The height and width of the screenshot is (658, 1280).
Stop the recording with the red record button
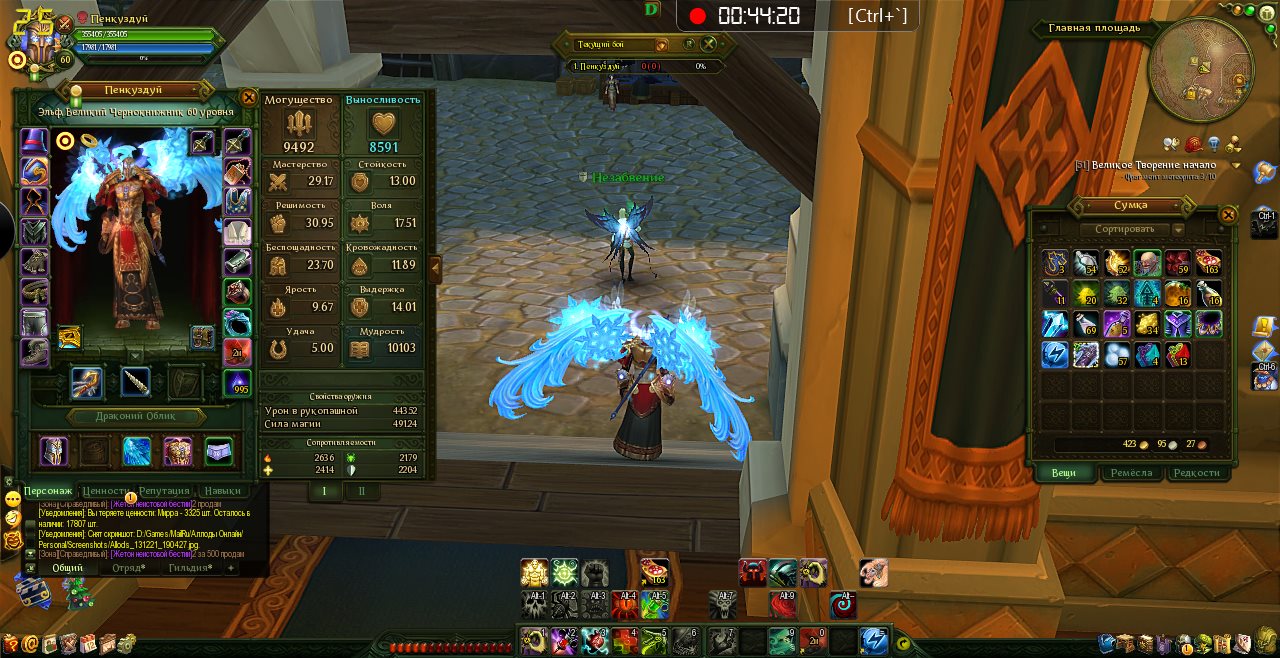[698, 16]
